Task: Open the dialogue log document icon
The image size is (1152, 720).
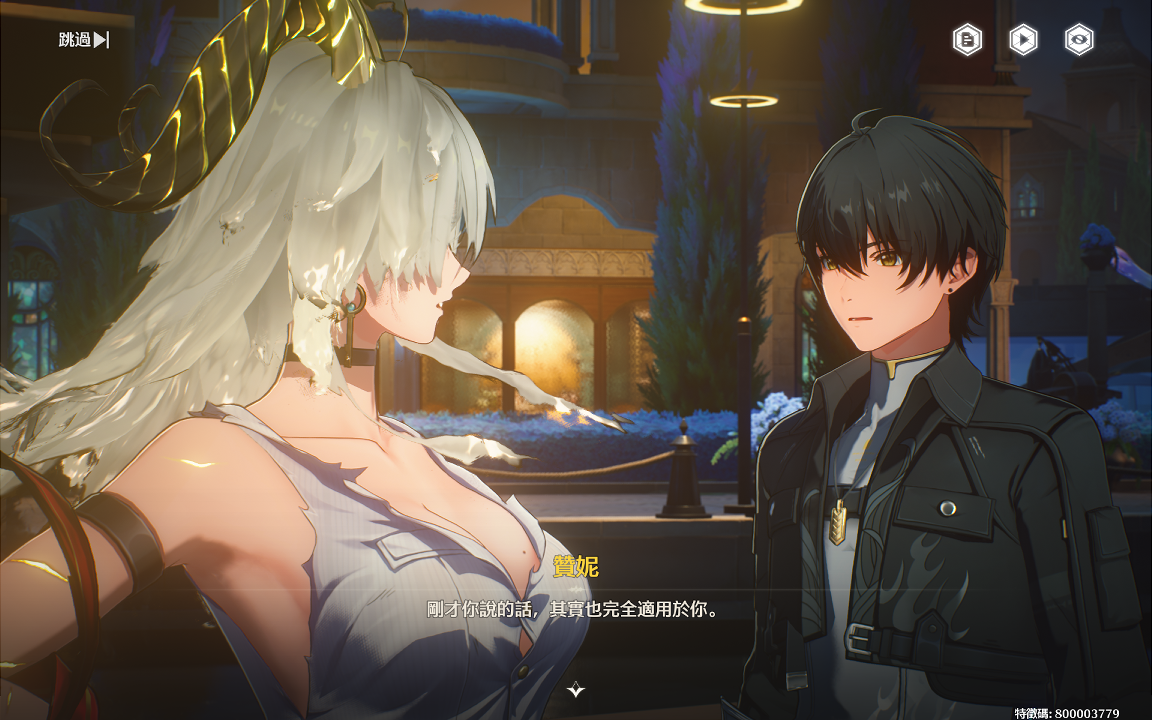Action: point(967,40)
